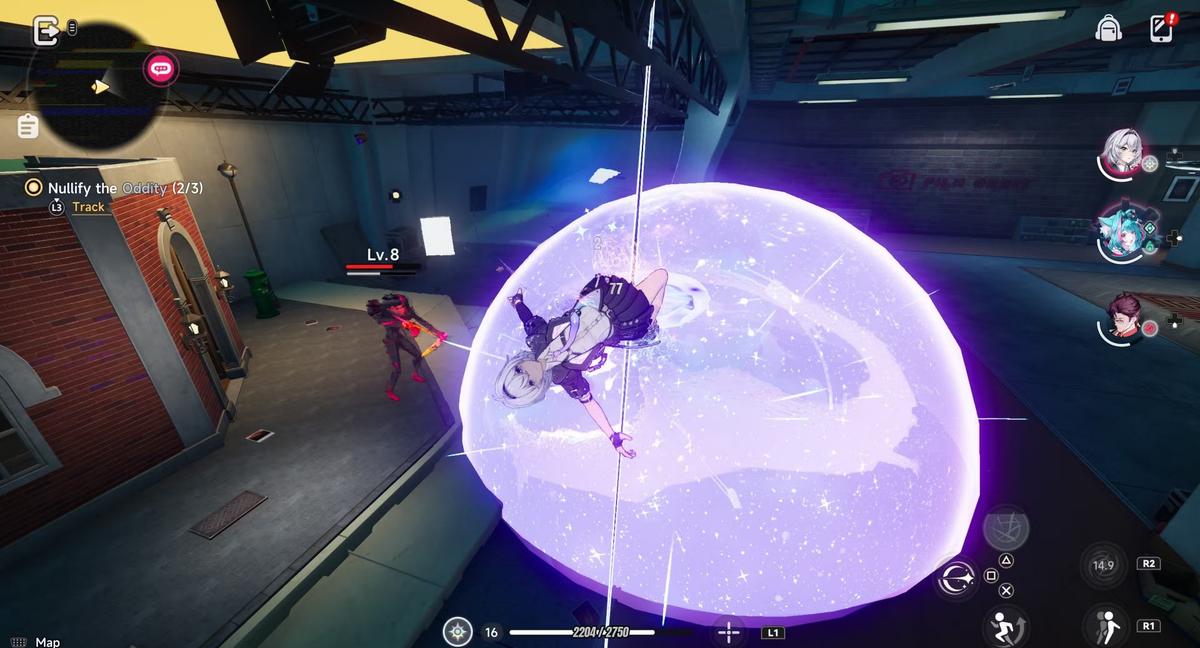Activate the crescent star skill icon
Image resolution: width=1200 pixels, height=648 pixels.
point(957,578)
